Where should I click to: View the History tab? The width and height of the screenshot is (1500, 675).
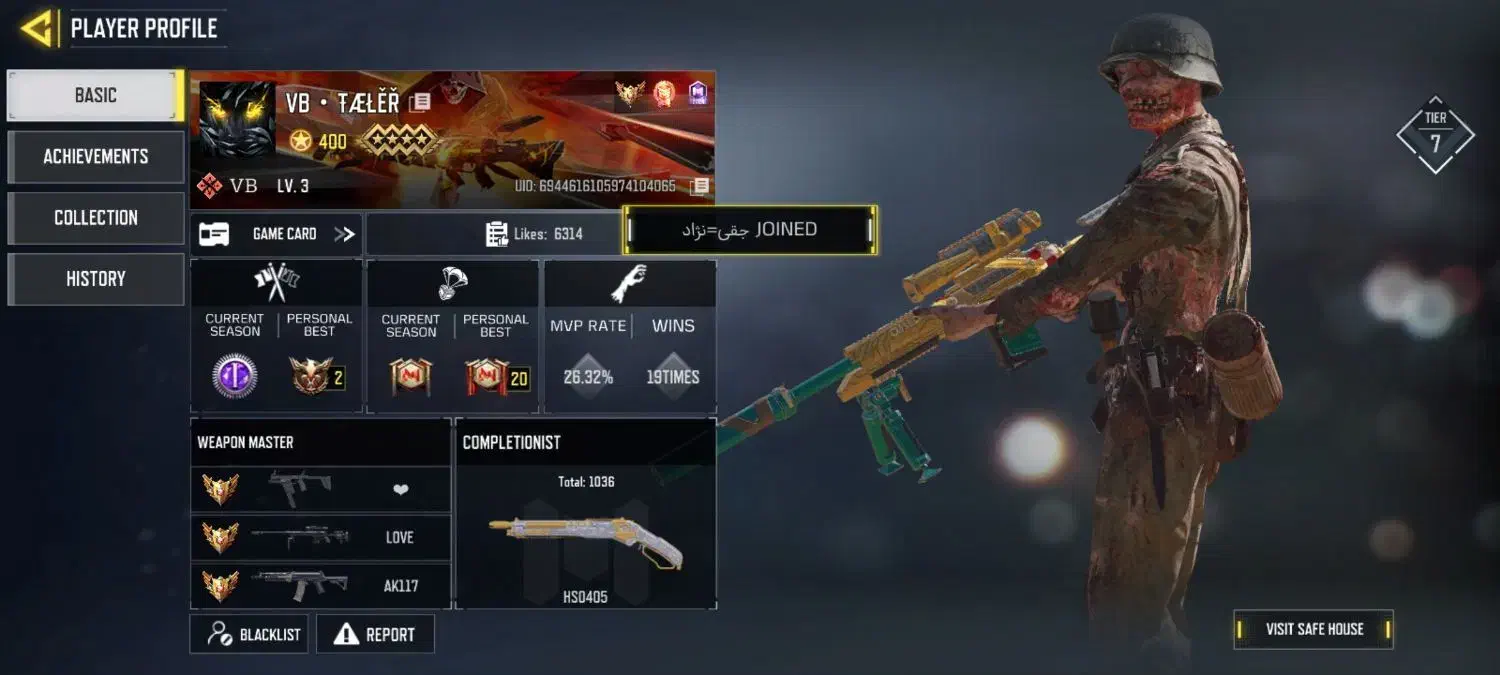(x=95, y=279)
